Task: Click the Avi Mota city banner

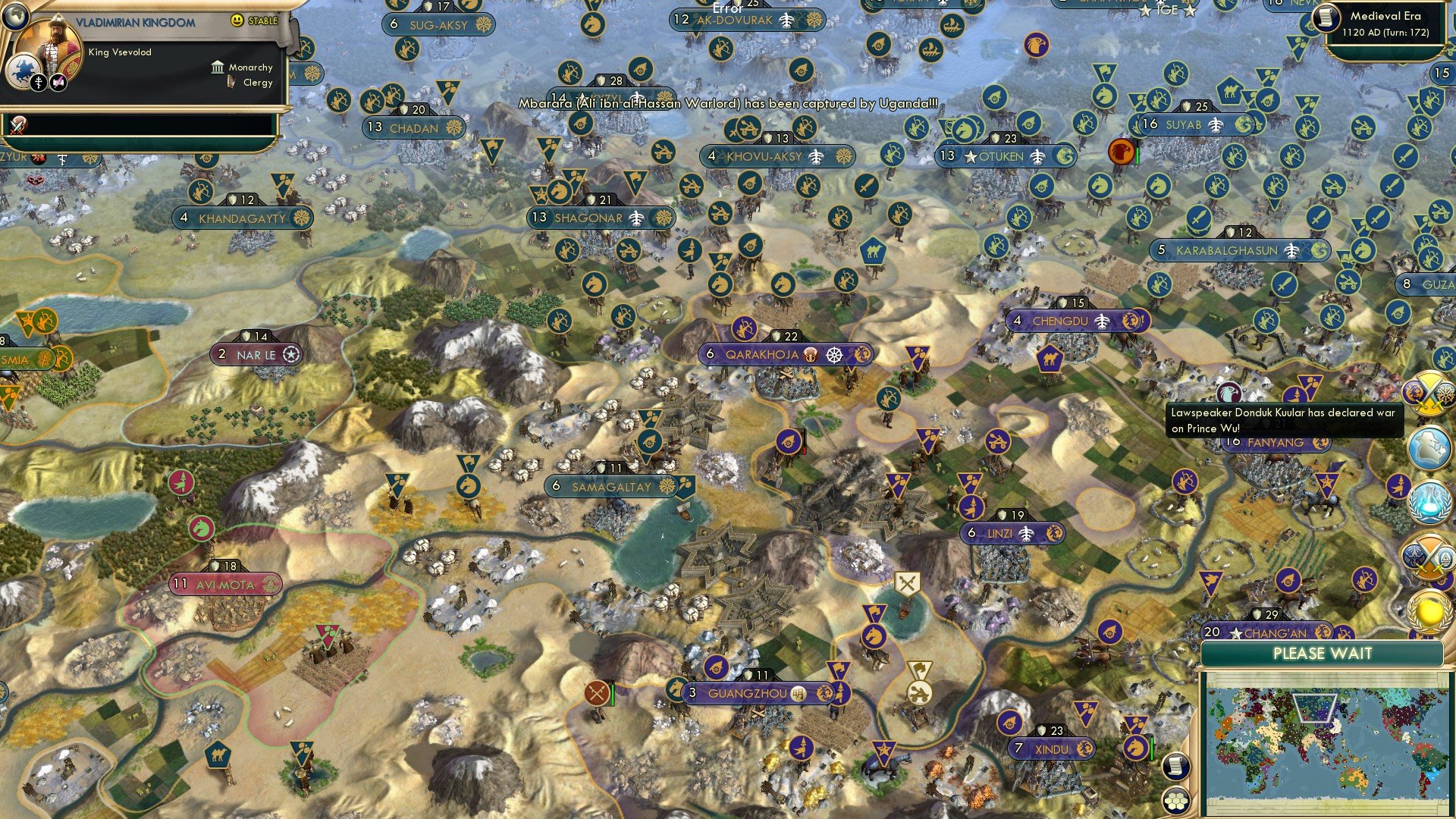Action: click(x=225, y=585)
